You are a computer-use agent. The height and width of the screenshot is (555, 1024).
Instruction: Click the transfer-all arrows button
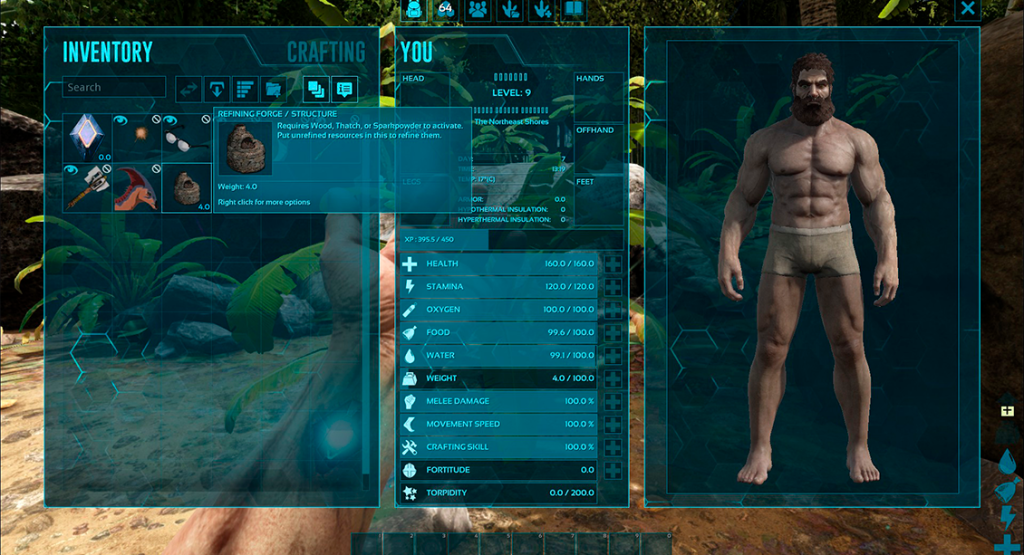[189, 89]
